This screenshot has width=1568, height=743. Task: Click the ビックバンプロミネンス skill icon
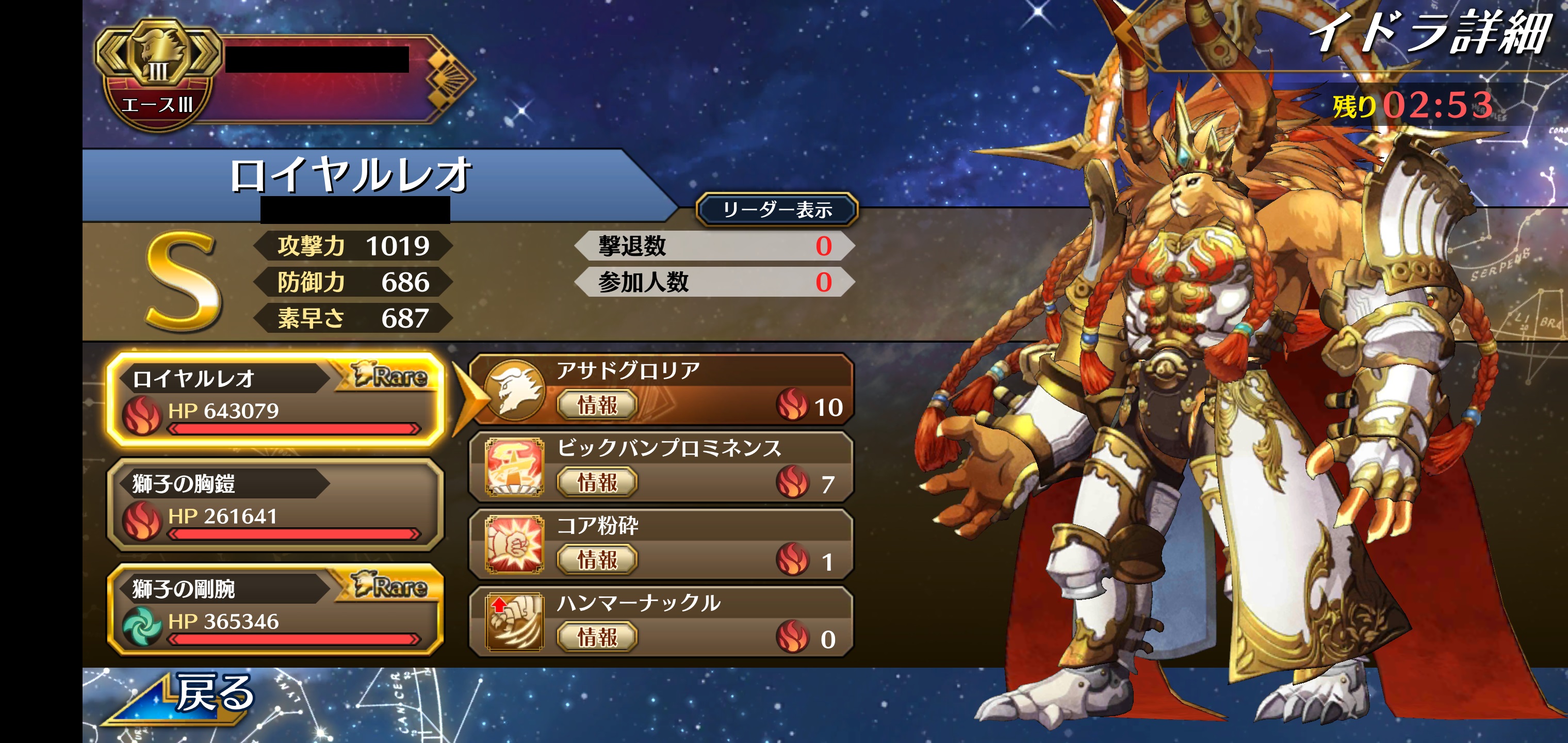pyautogui.click(x=514, y=467)
